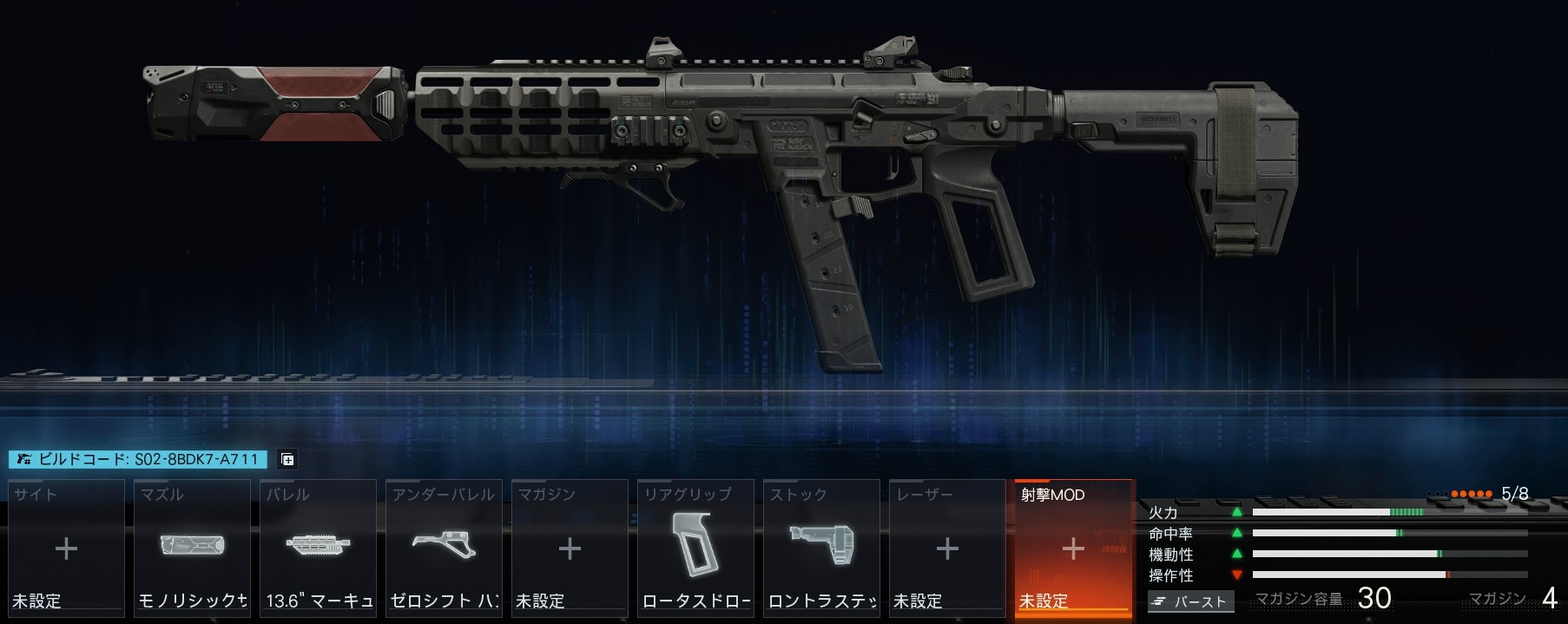Select the highlighted 射撃MOD slot
Viewport: 1568px width, 624px height.
1073,548
